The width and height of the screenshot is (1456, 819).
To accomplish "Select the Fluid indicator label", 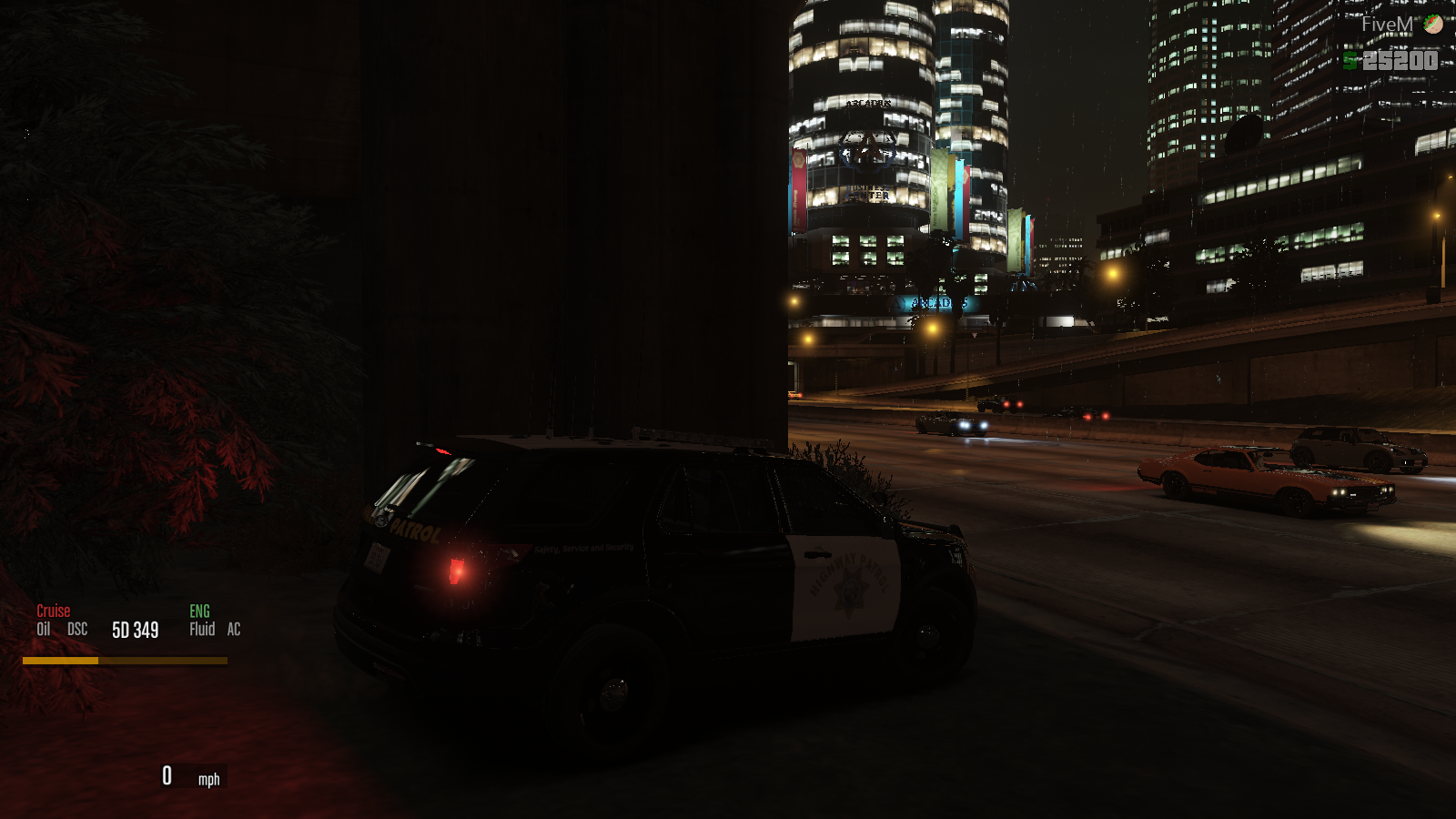I will [x=202, y=629].
